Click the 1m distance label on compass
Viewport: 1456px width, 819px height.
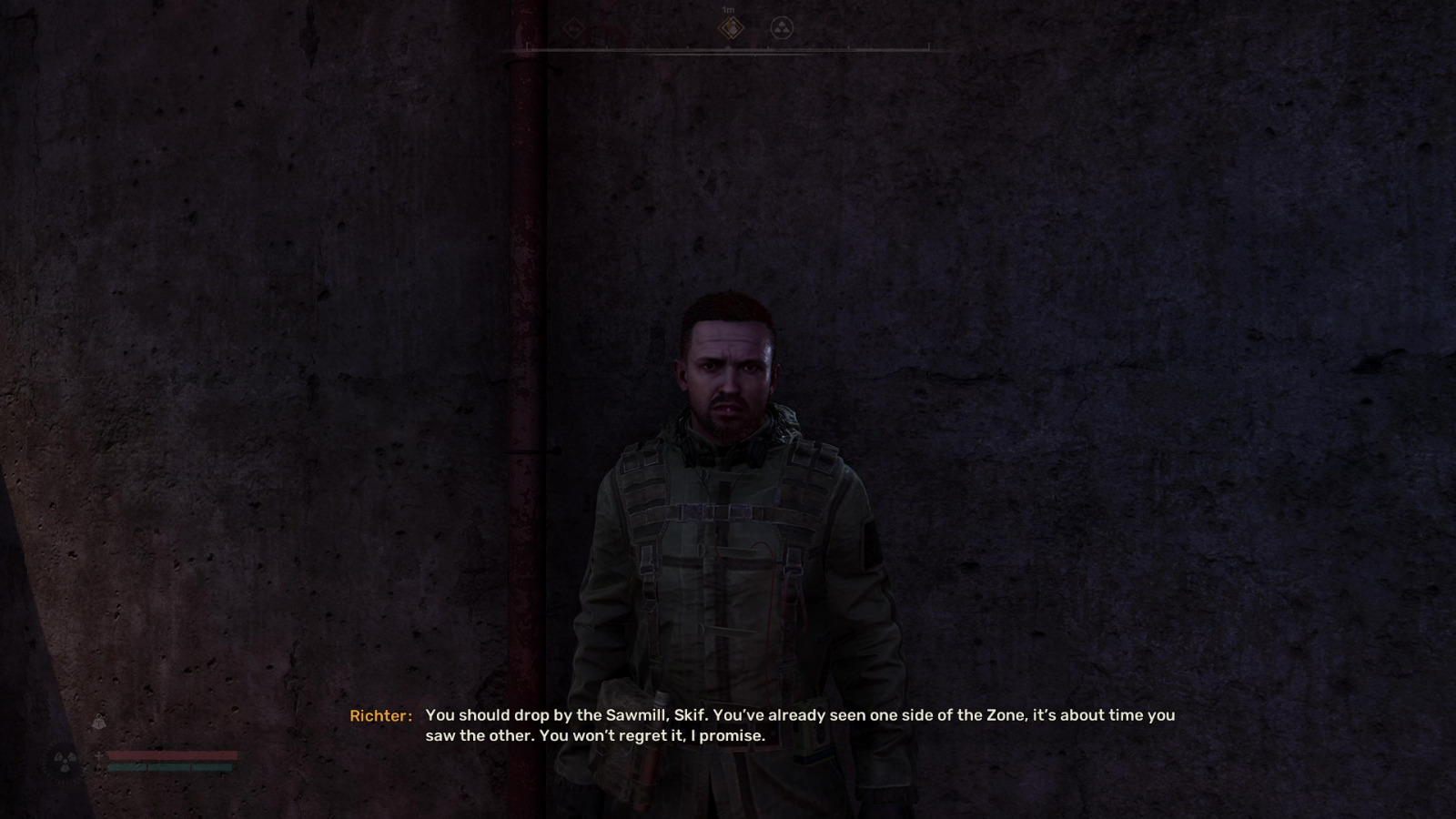pyautogui.click(x=728, y=9)
